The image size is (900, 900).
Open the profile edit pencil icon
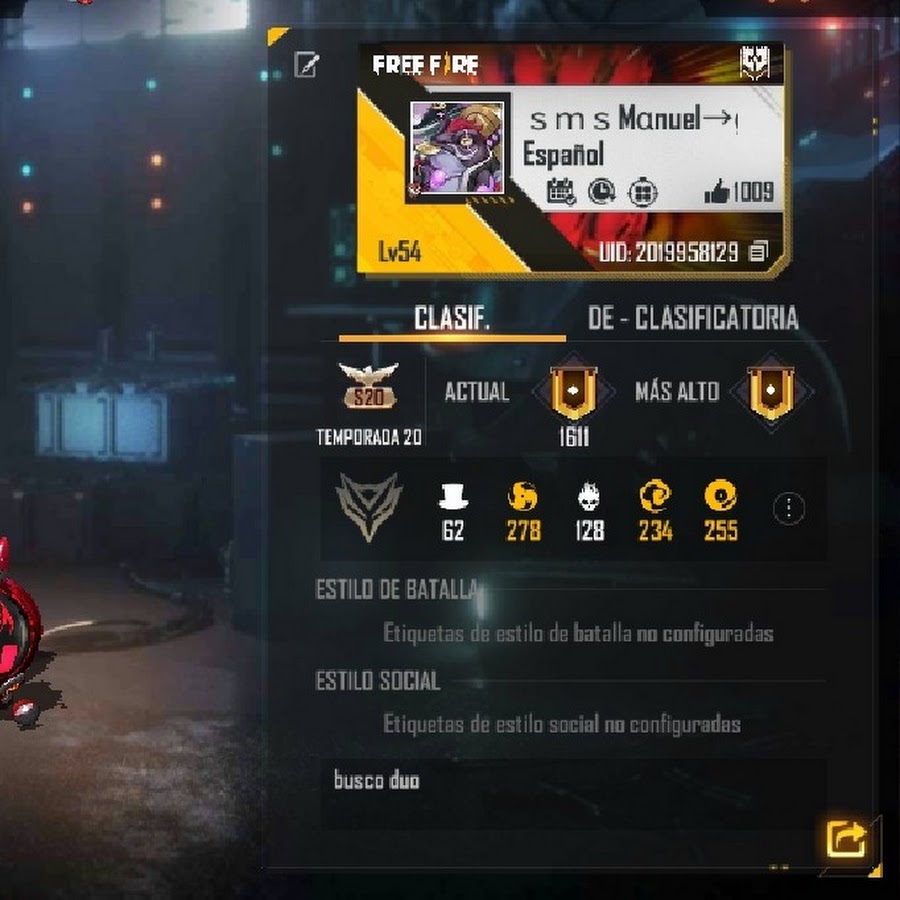tap(306, 66)
